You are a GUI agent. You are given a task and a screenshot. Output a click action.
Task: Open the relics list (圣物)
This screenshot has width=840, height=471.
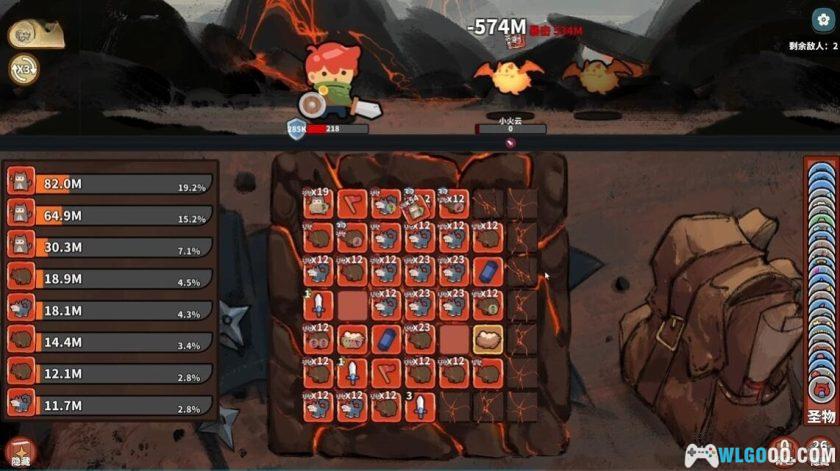820,415
